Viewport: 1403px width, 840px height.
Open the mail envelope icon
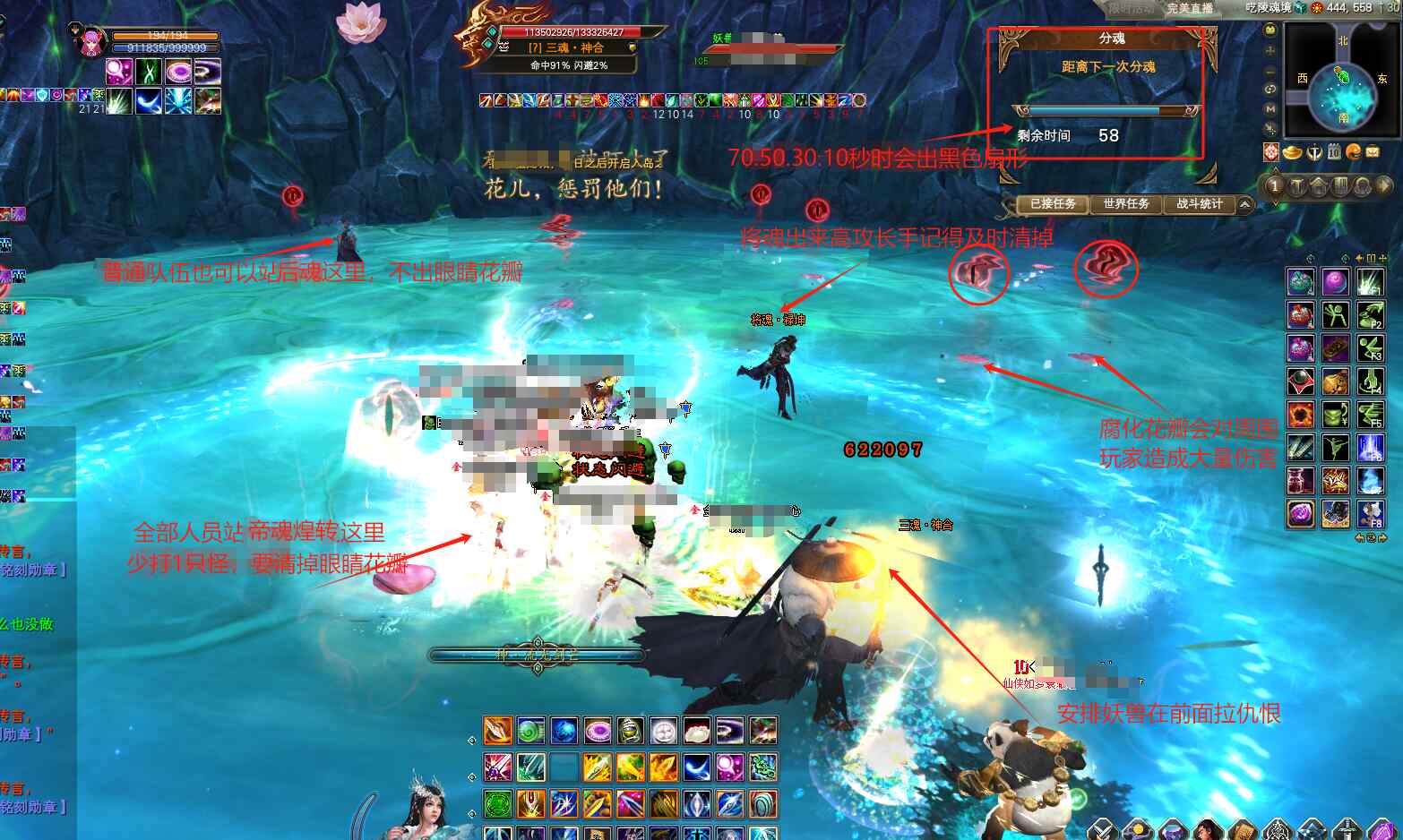point(1373,152)
